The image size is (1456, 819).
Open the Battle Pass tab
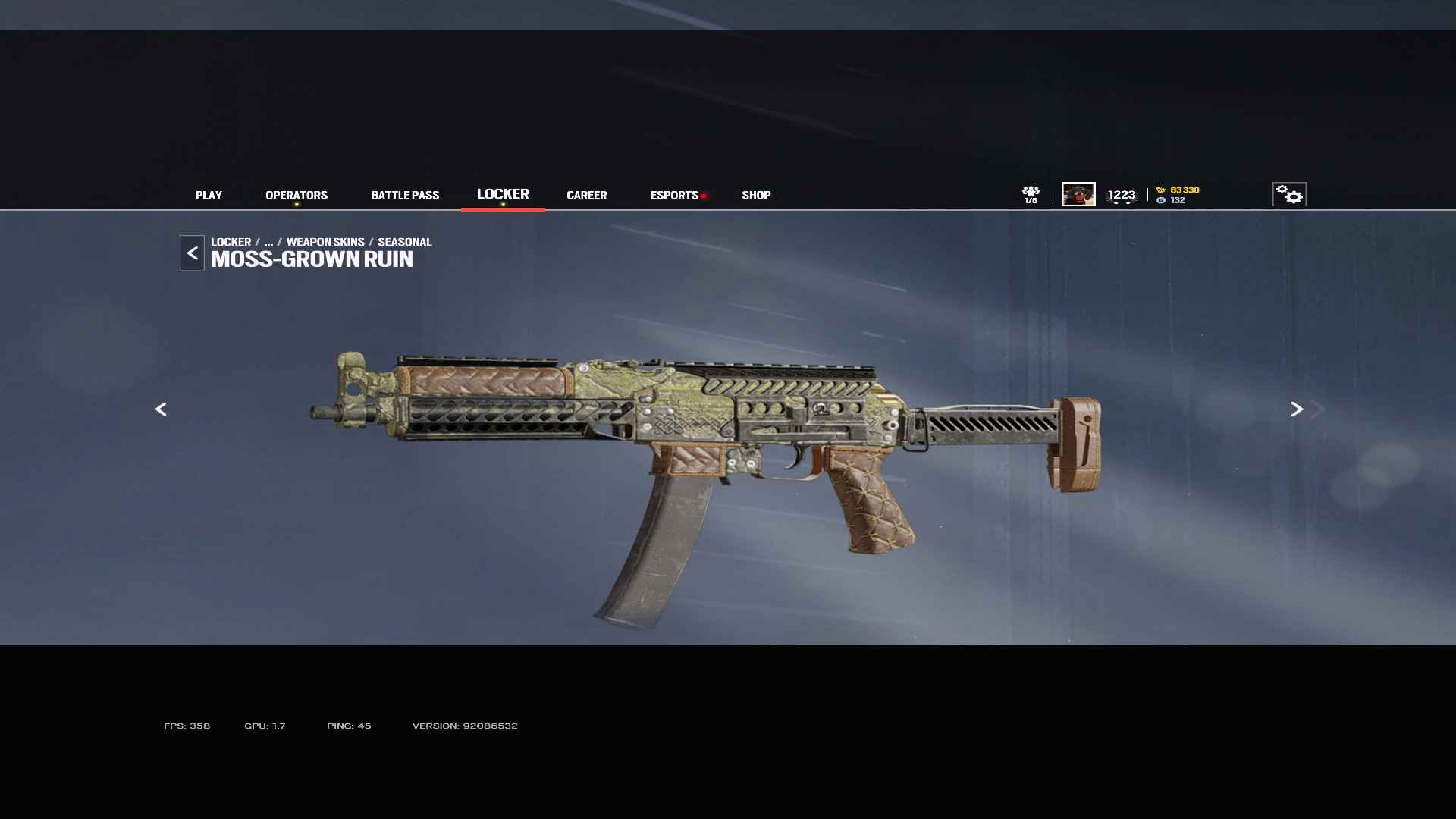(x=405, y=195)
